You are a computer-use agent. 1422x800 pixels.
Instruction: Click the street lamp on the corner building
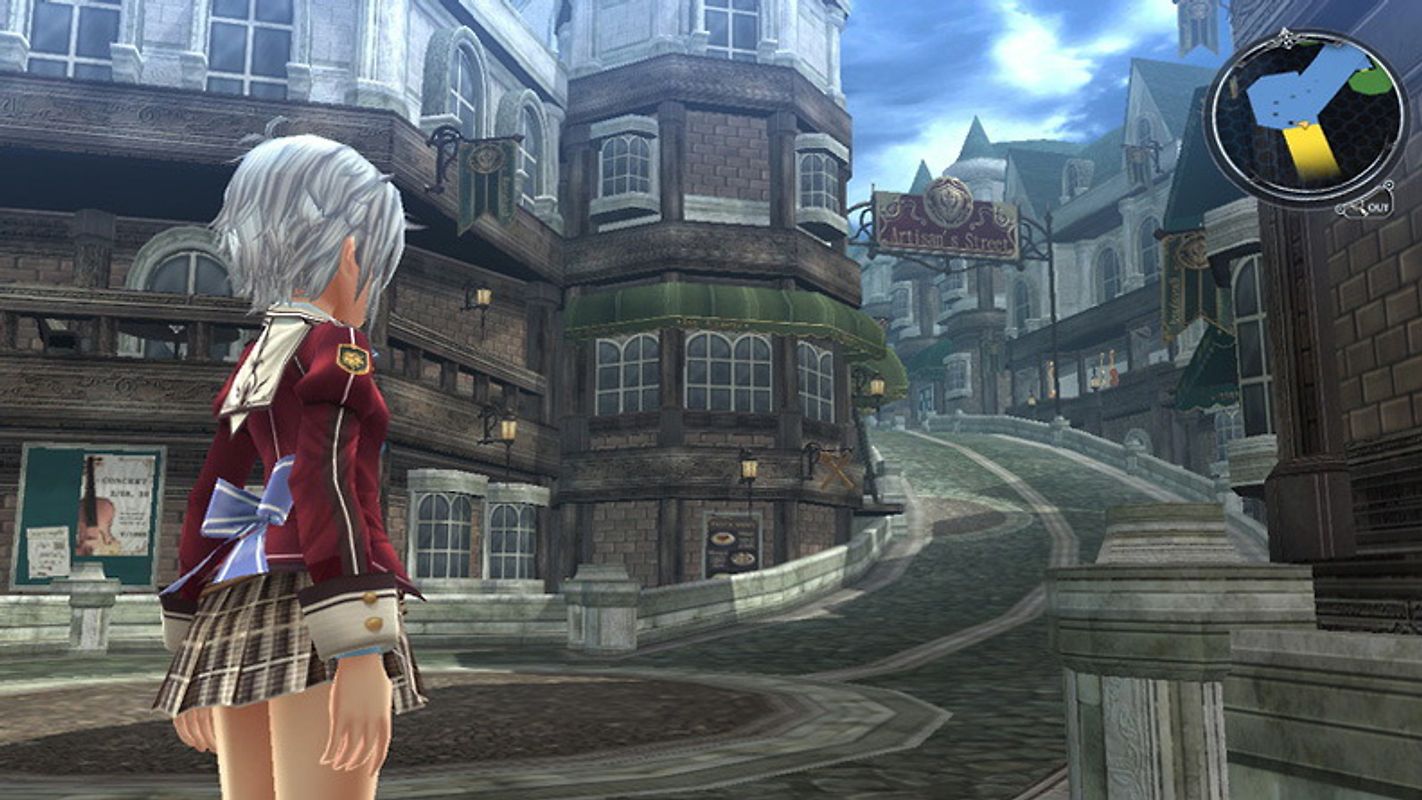(750, 470)
